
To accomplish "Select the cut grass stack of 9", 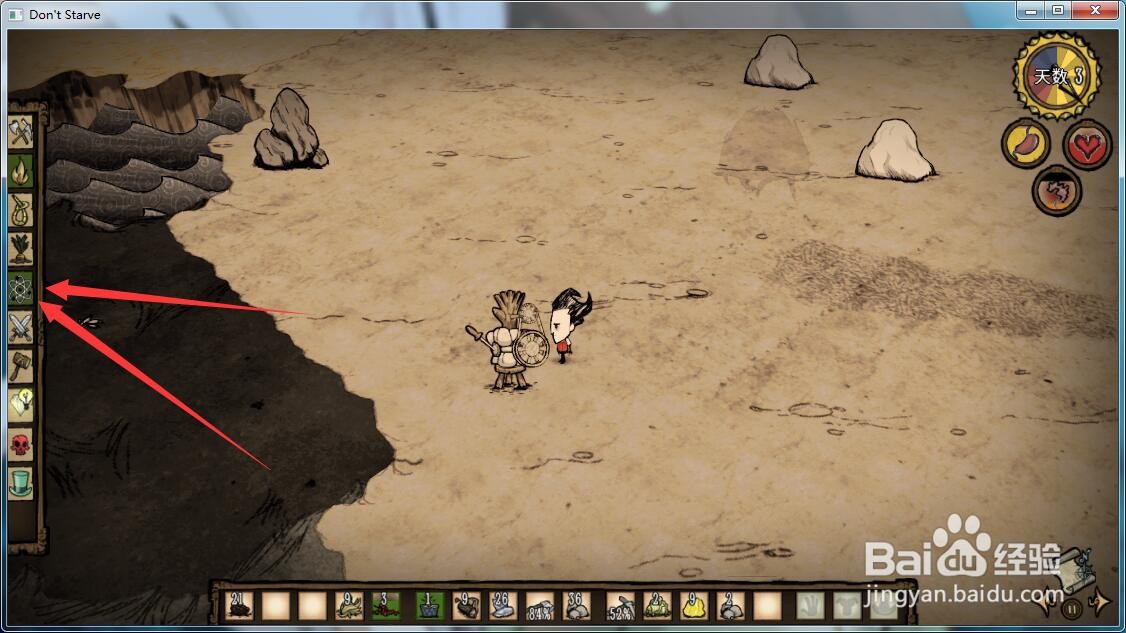I will (x=349, y=606).
